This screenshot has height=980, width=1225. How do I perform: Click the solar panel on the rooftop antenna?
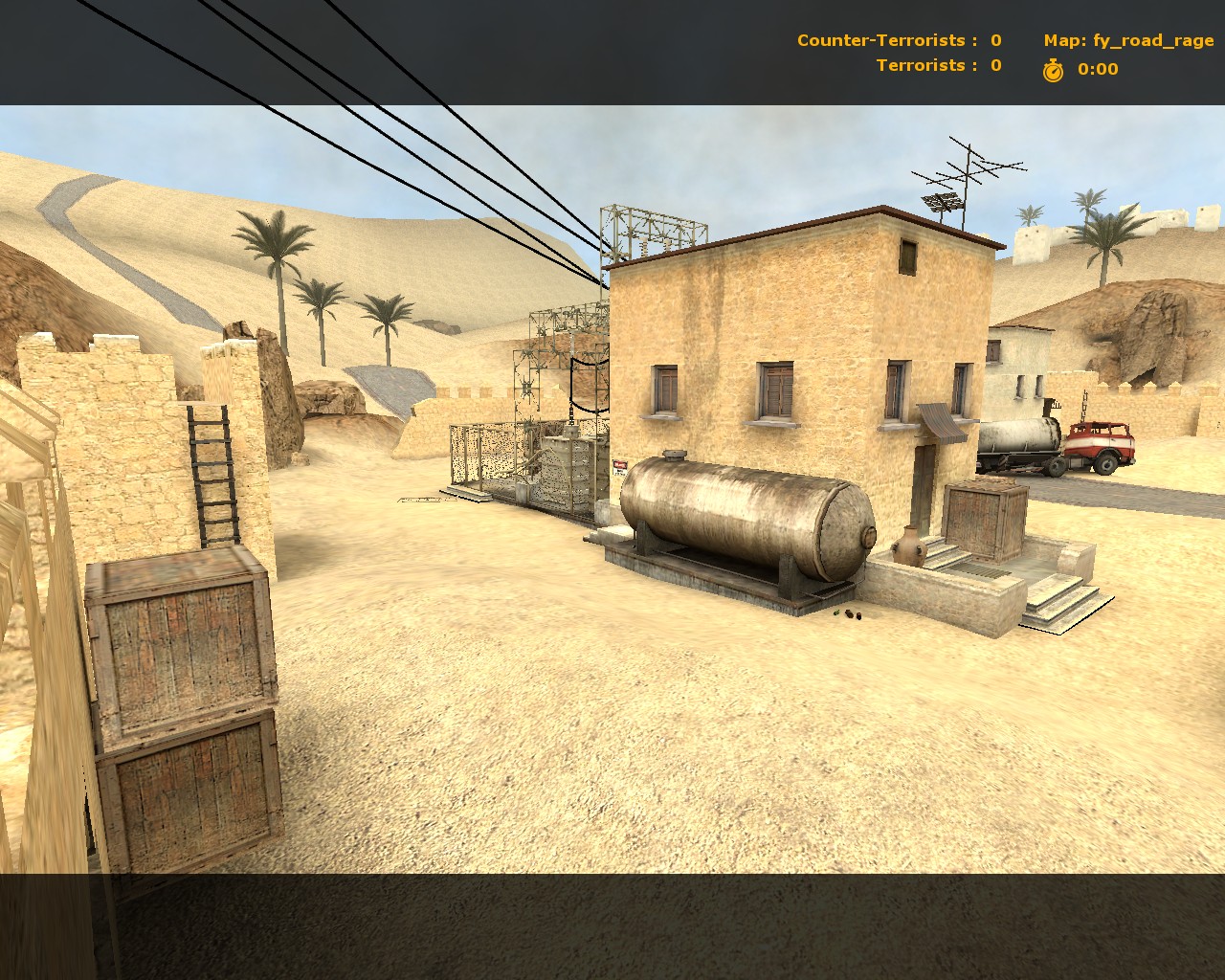tap(941, 202)
